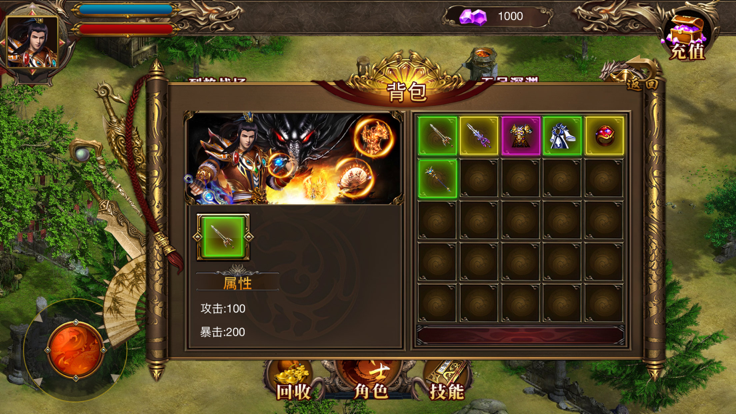Select the red ring in the yellow slot
736x414 pixels.
point(604,136)
